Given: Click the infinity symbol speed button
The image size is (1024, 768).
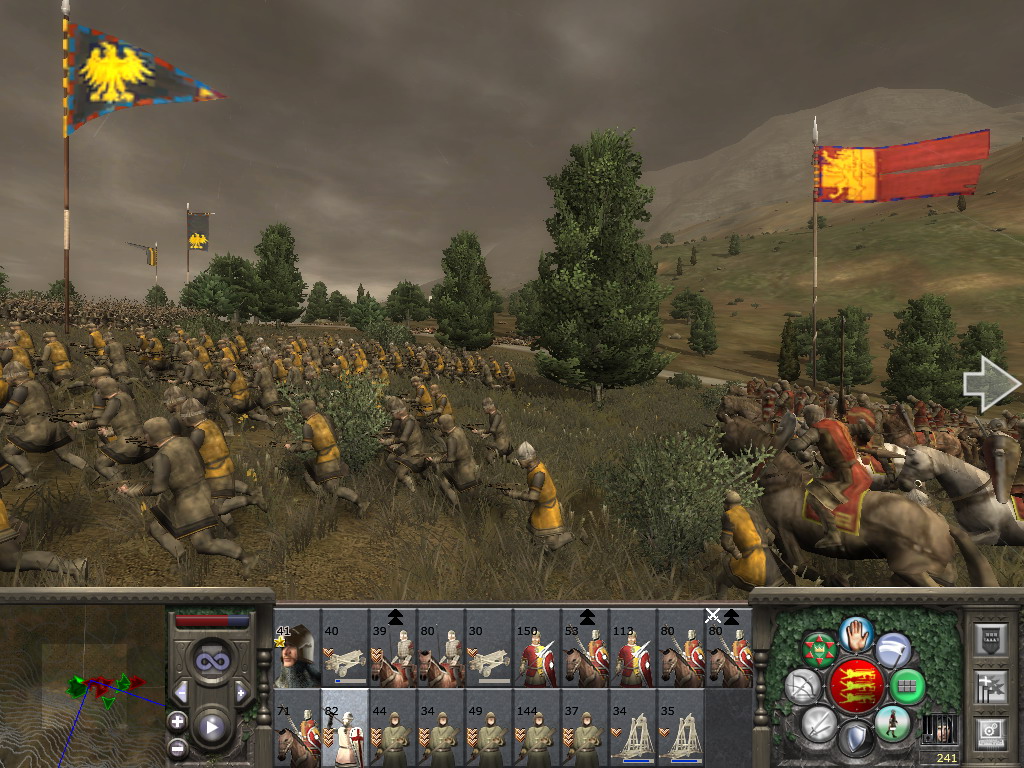Looking at the screenshot, I should (x=211, y=661).
